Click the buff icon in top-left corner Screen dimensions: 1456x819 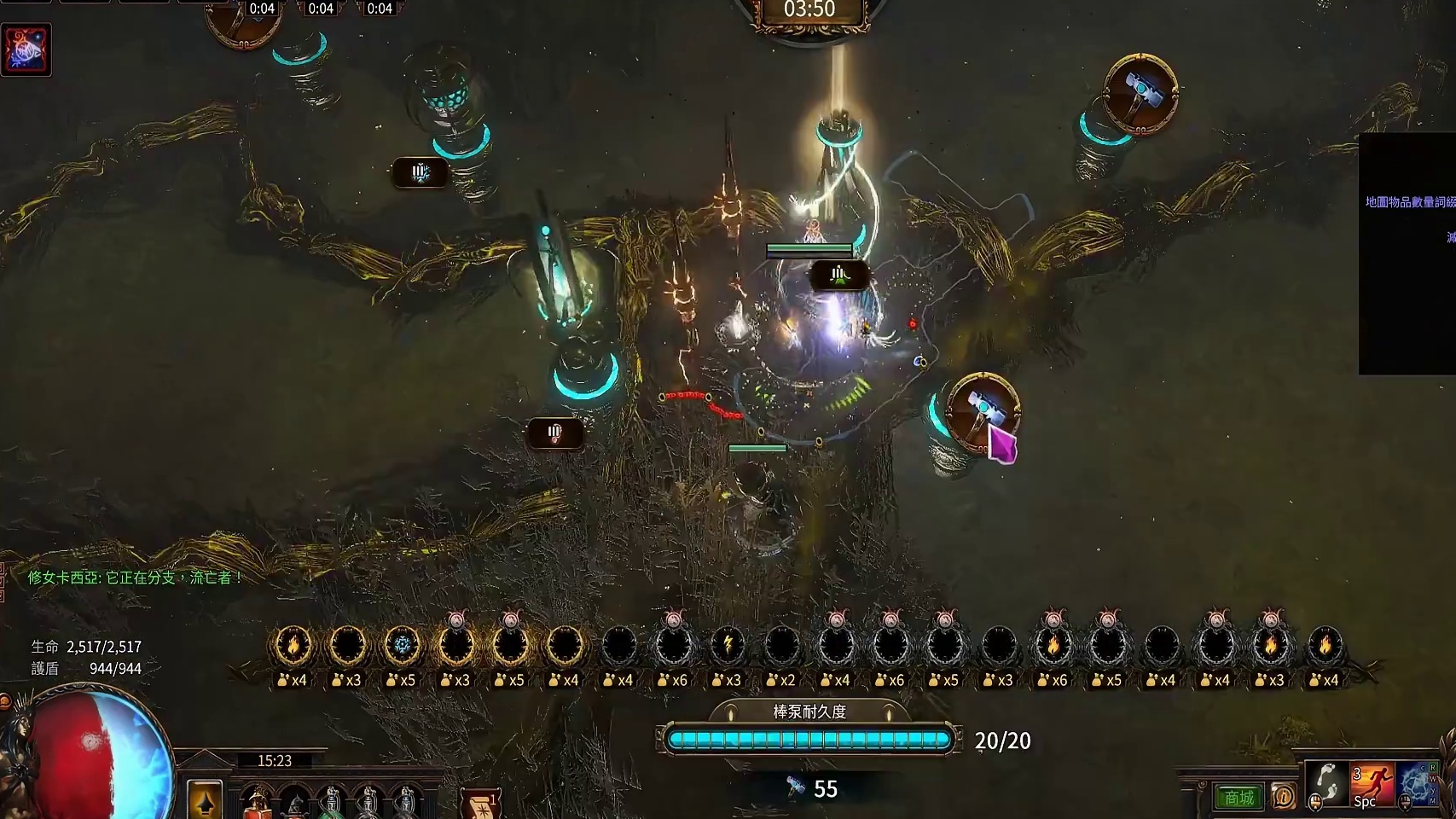(x=26, y=49)
